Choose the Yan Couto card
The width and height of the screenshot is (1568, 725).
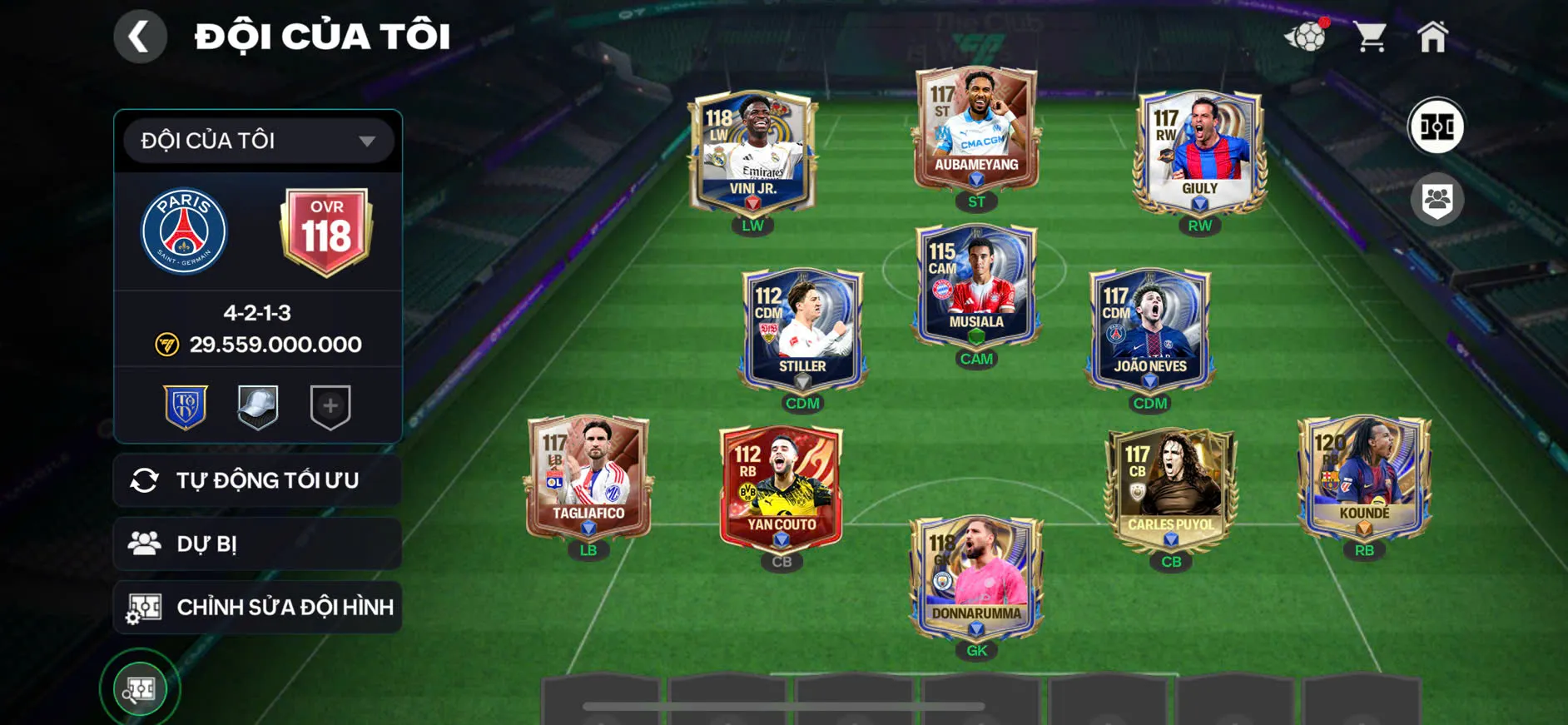click(x=781, y=489)
